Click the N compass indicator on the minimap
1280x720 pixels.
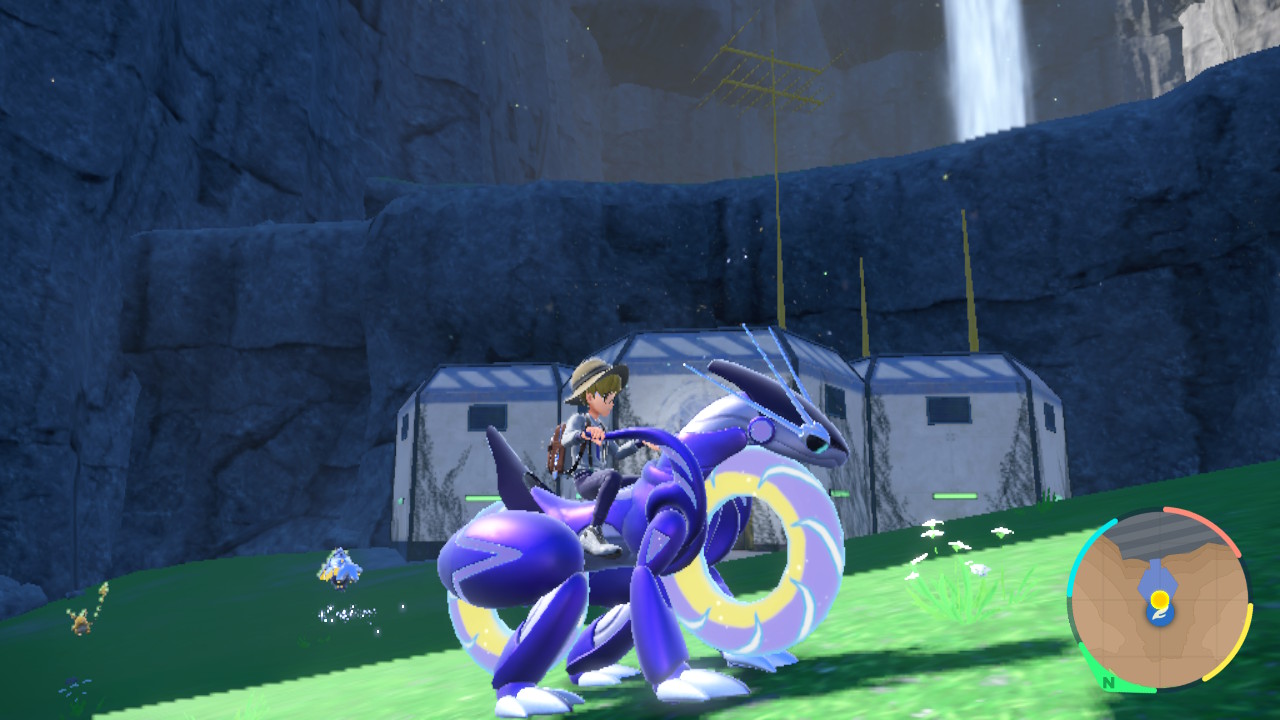[1108, 683]
